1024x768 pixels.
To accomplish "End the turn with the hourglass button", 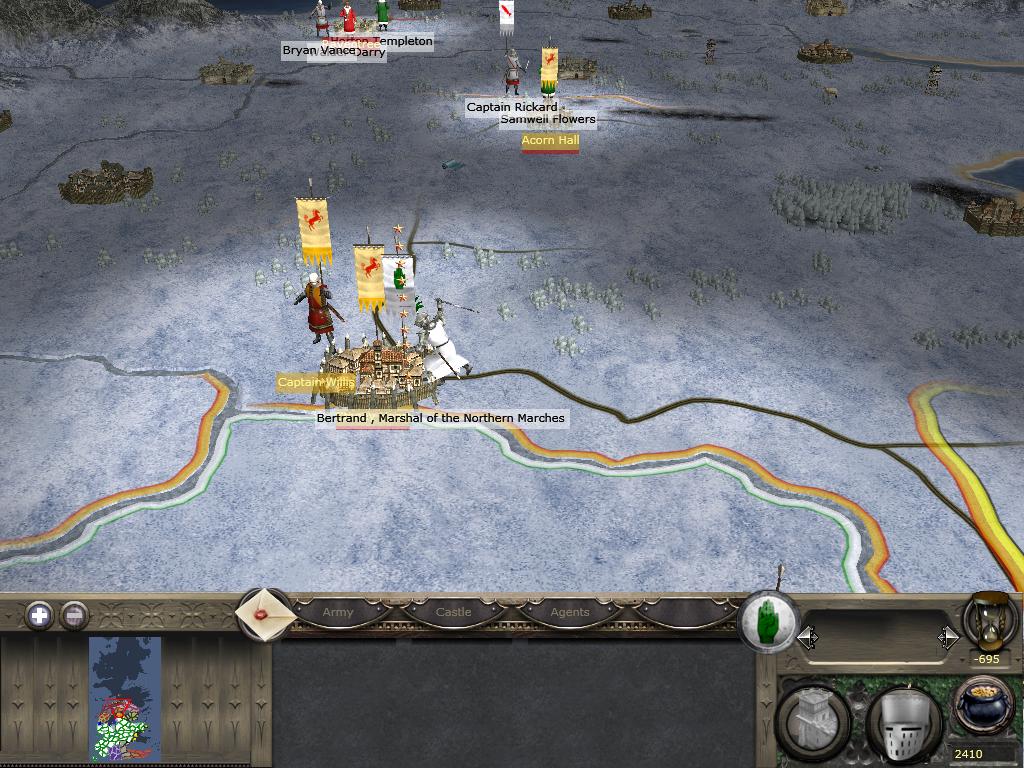I will tap(989, 620).
